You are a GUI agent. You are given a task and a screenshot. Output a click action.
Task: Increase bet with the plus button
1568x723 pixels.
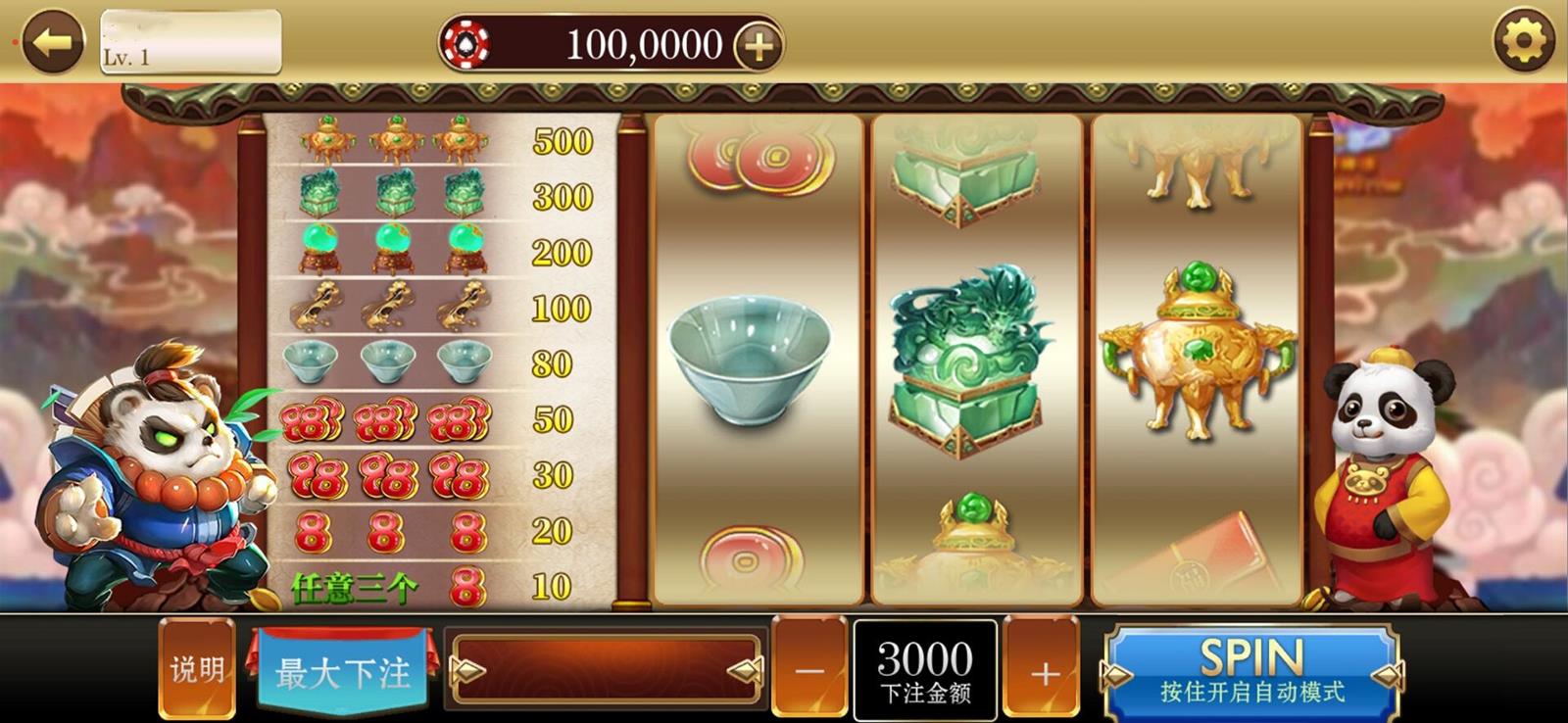(x=1043, y=670)
